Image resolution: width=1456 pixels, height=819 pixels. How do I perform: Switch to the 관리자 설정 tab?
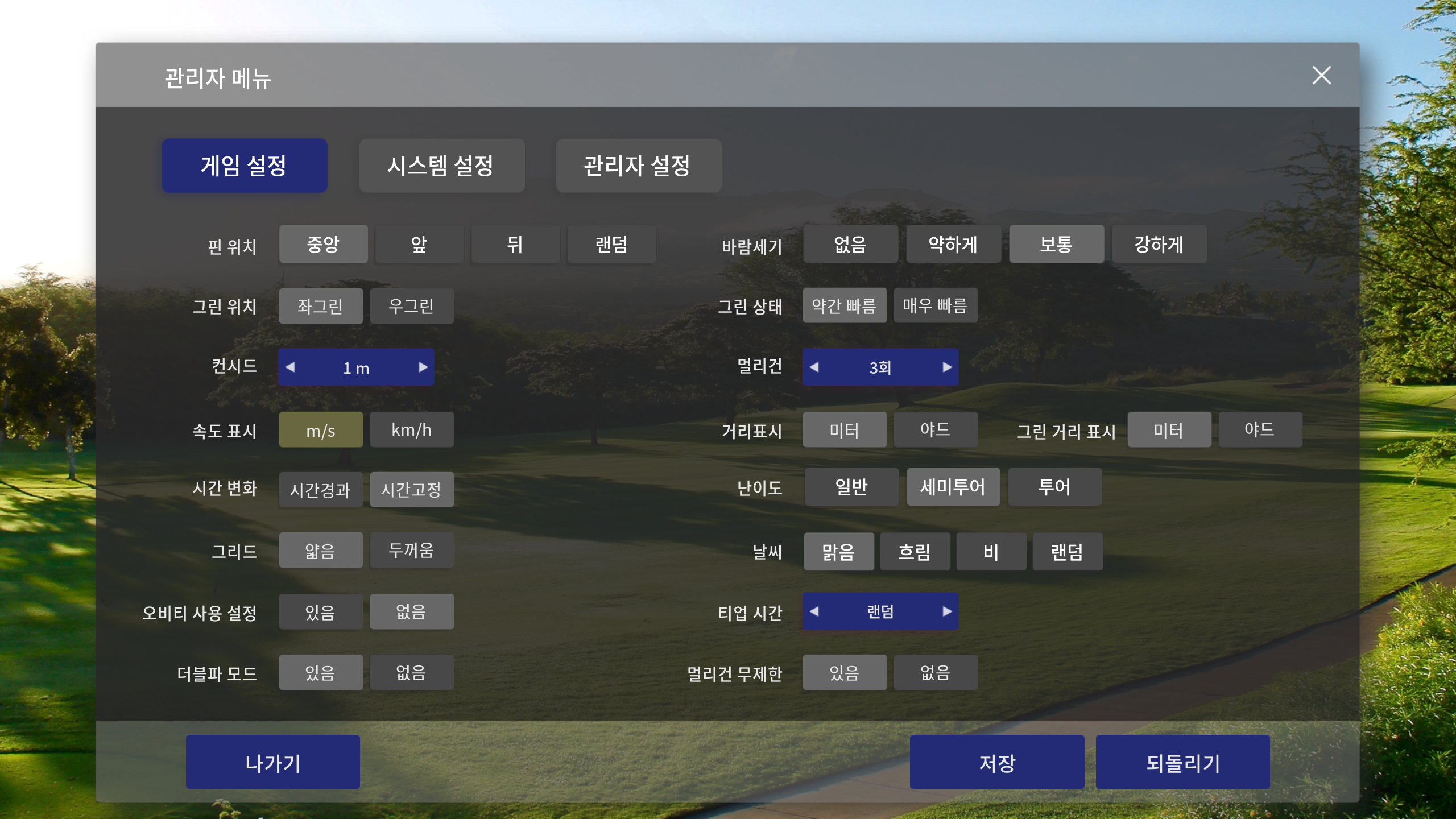click(x=638, y=166)
